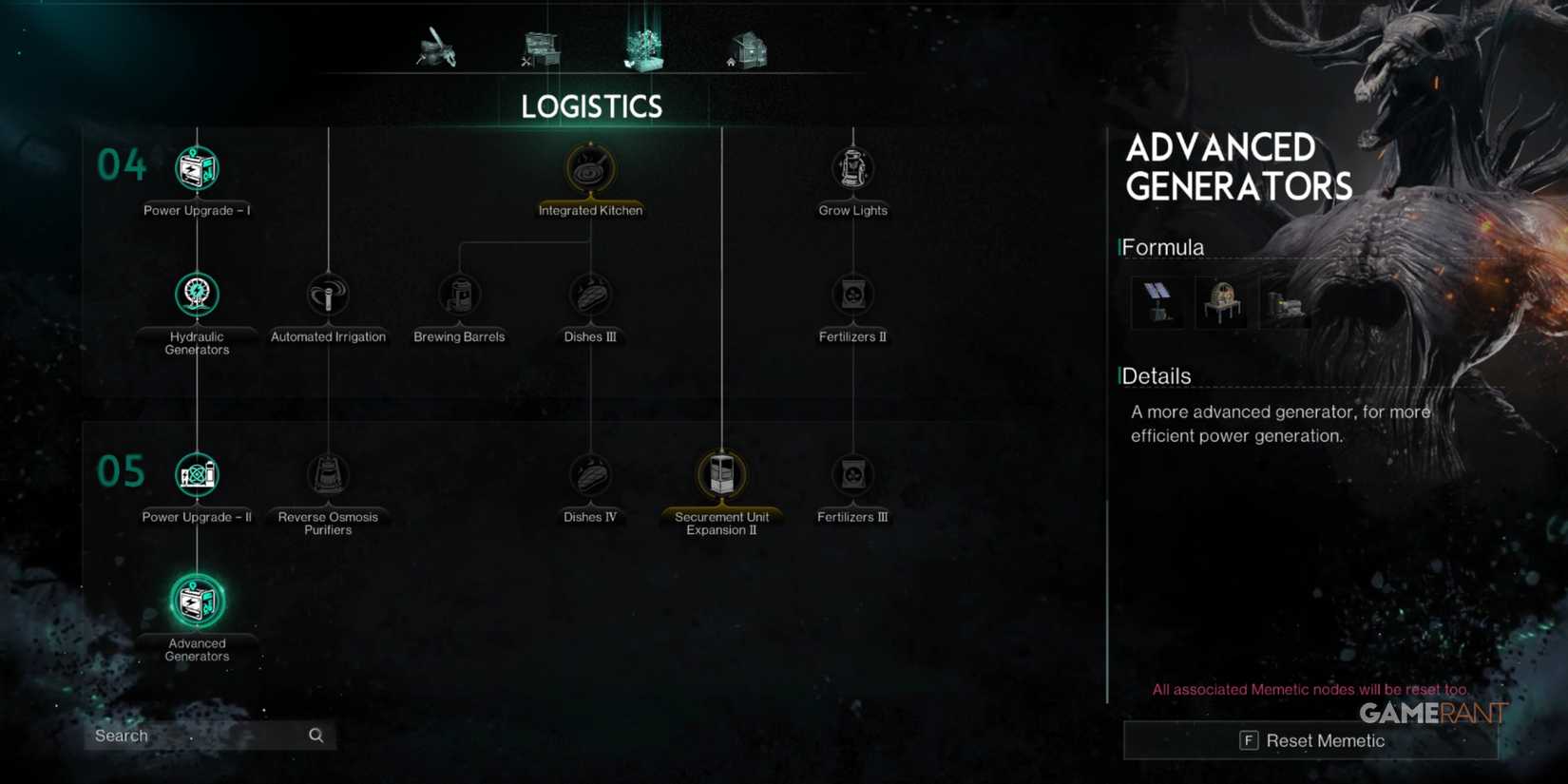Switch to the crafting workbench category tab
The height and width of the screenshot is (784, 1568).
(x=539, y=49)
